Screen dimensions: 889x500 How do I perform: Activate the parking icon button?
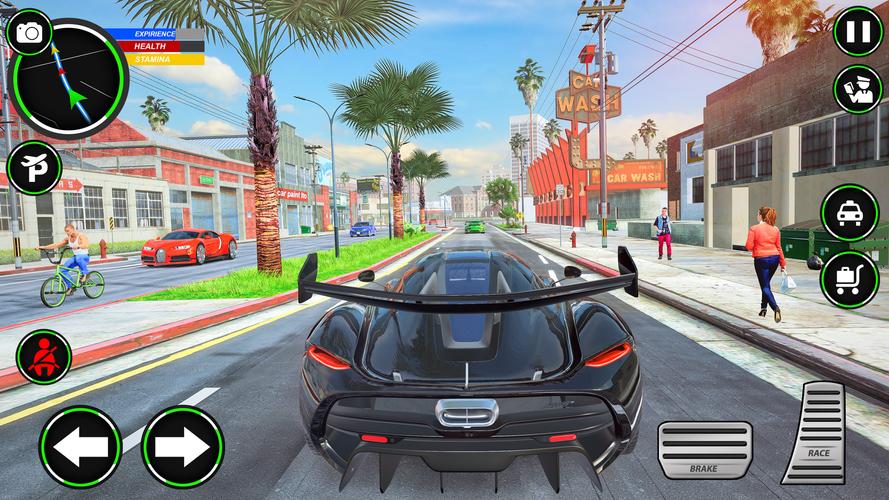(x=33, y=167)
